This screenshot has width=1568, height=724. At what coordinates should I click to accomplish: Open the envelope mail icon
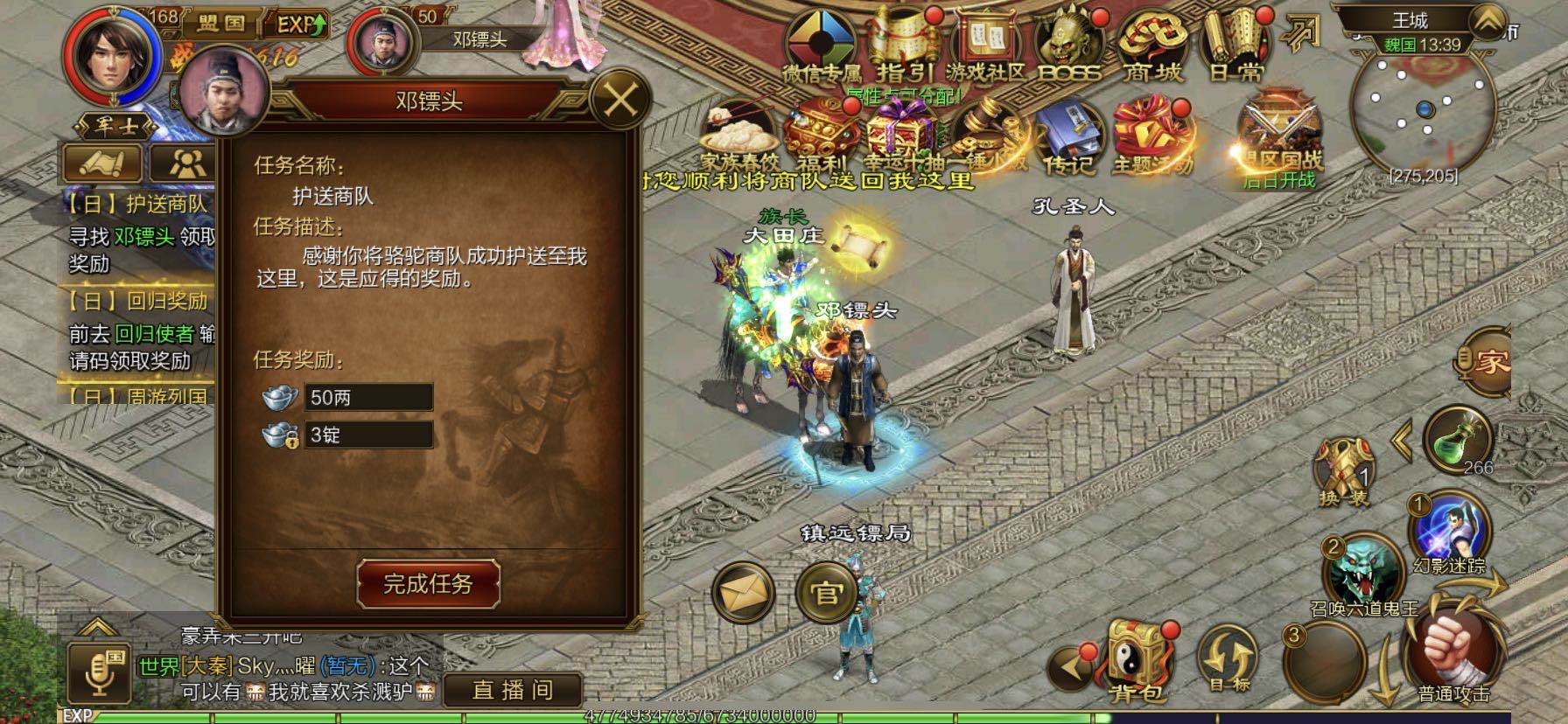coord(743,593)
